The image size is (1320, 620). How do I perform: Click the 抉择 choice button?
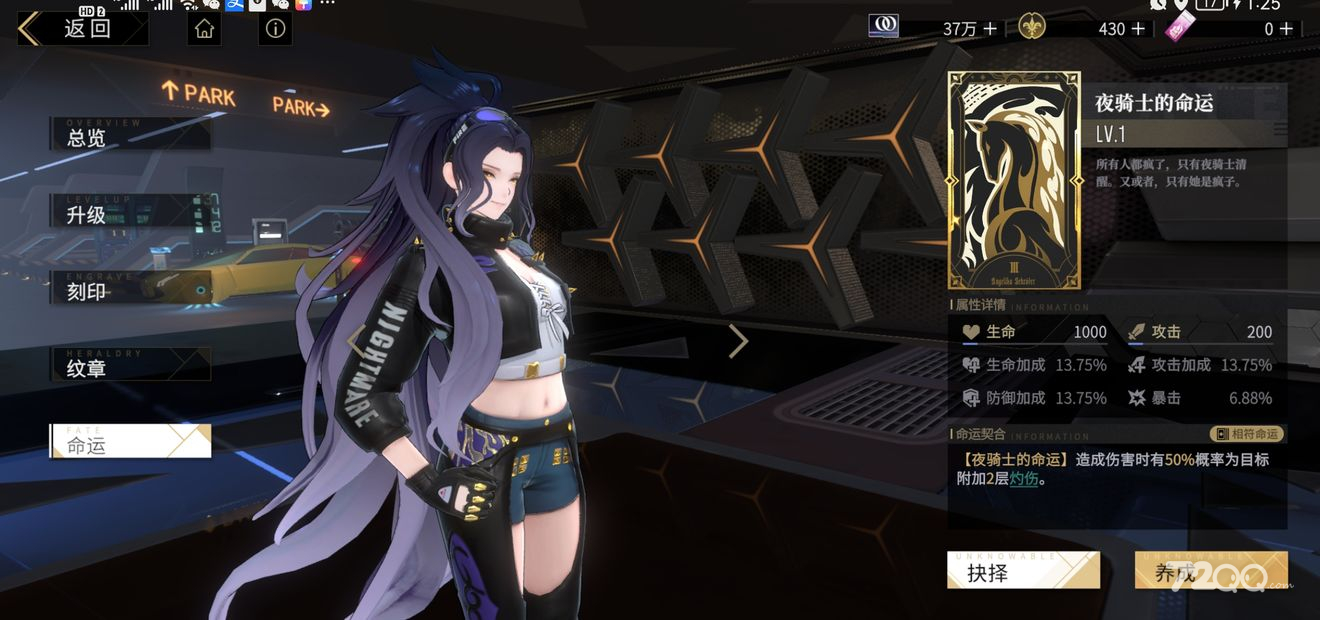point(1022,572)
